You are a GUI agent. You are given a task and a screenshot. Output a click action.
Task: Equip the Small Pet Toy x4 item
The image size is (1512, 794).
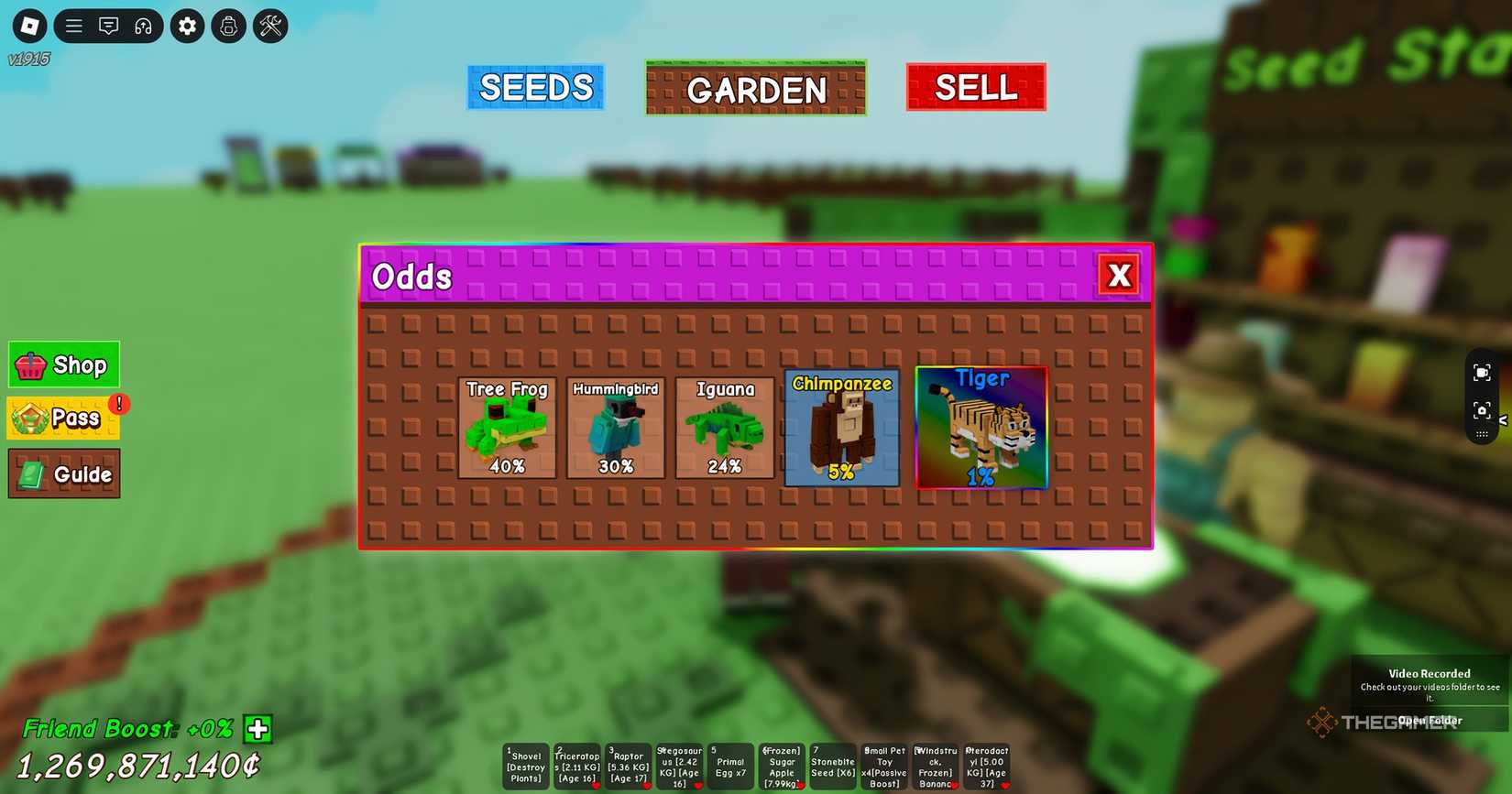883,766
